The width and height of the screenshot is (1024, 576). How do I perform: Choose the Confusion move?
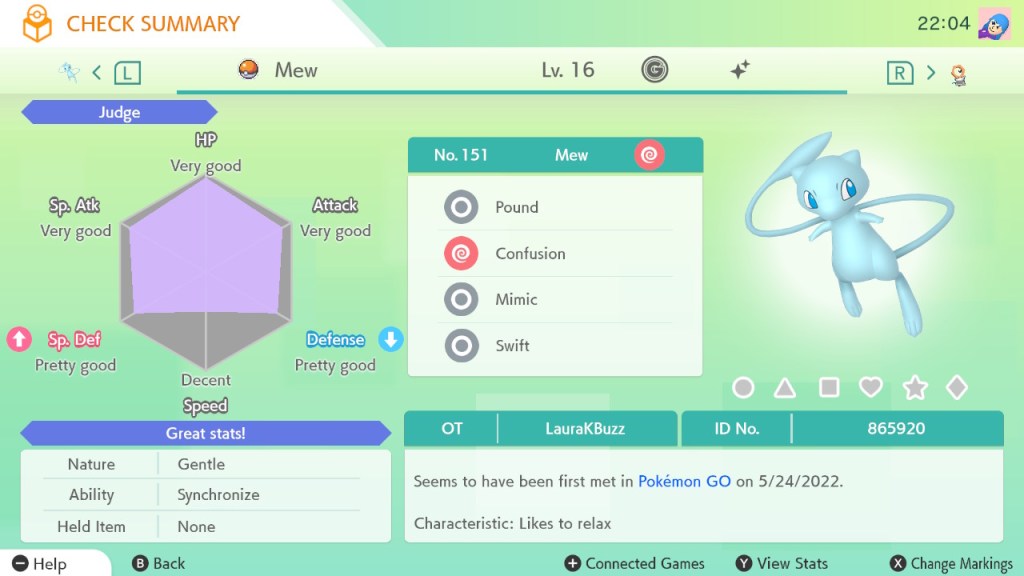pos(555,253)
